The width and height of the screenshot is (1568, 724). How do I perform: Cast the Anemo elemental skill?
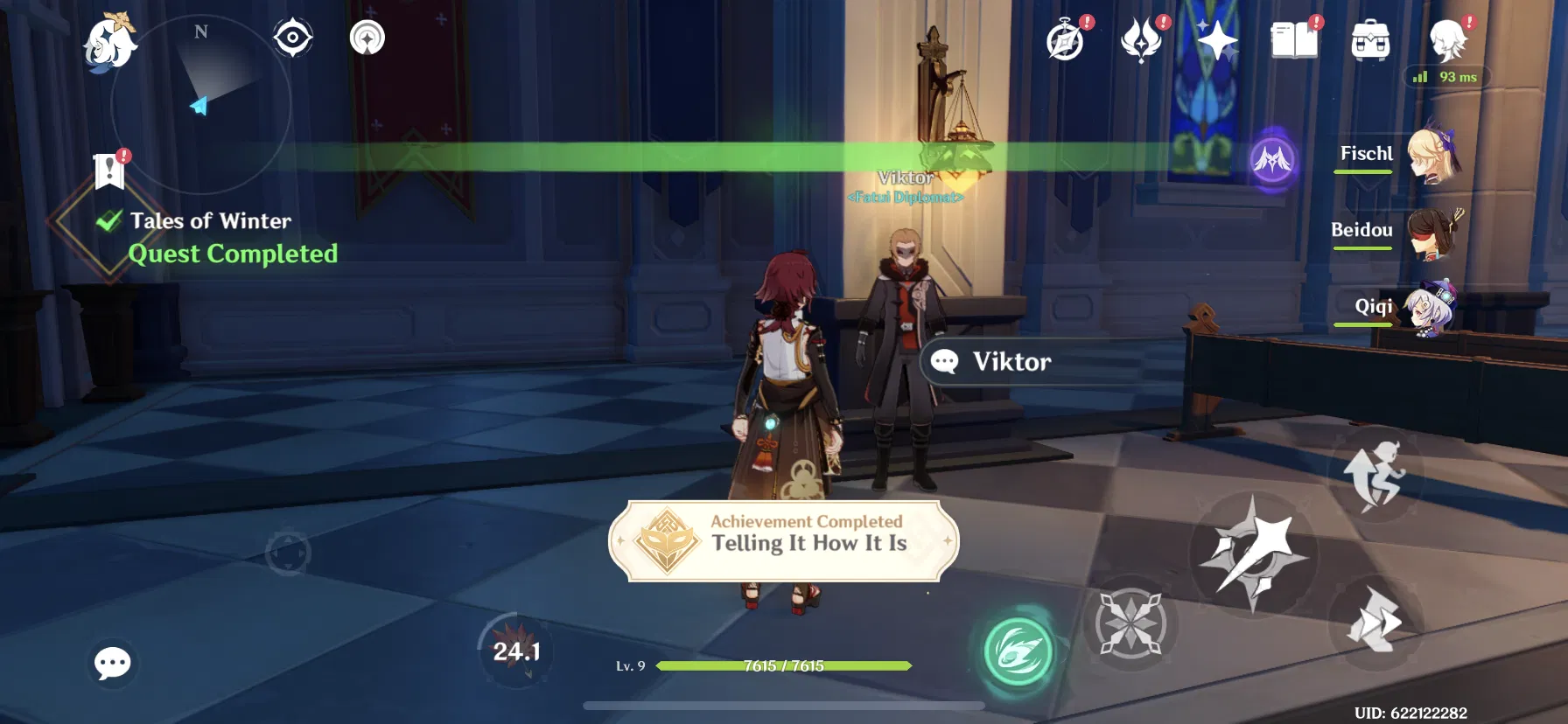coord(1018,651)
